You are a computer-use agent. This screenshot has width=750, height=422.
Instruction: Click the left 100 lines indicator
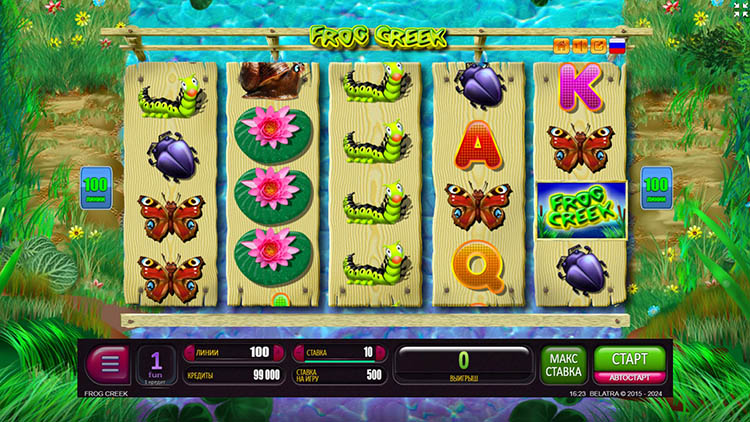(95, 187)
